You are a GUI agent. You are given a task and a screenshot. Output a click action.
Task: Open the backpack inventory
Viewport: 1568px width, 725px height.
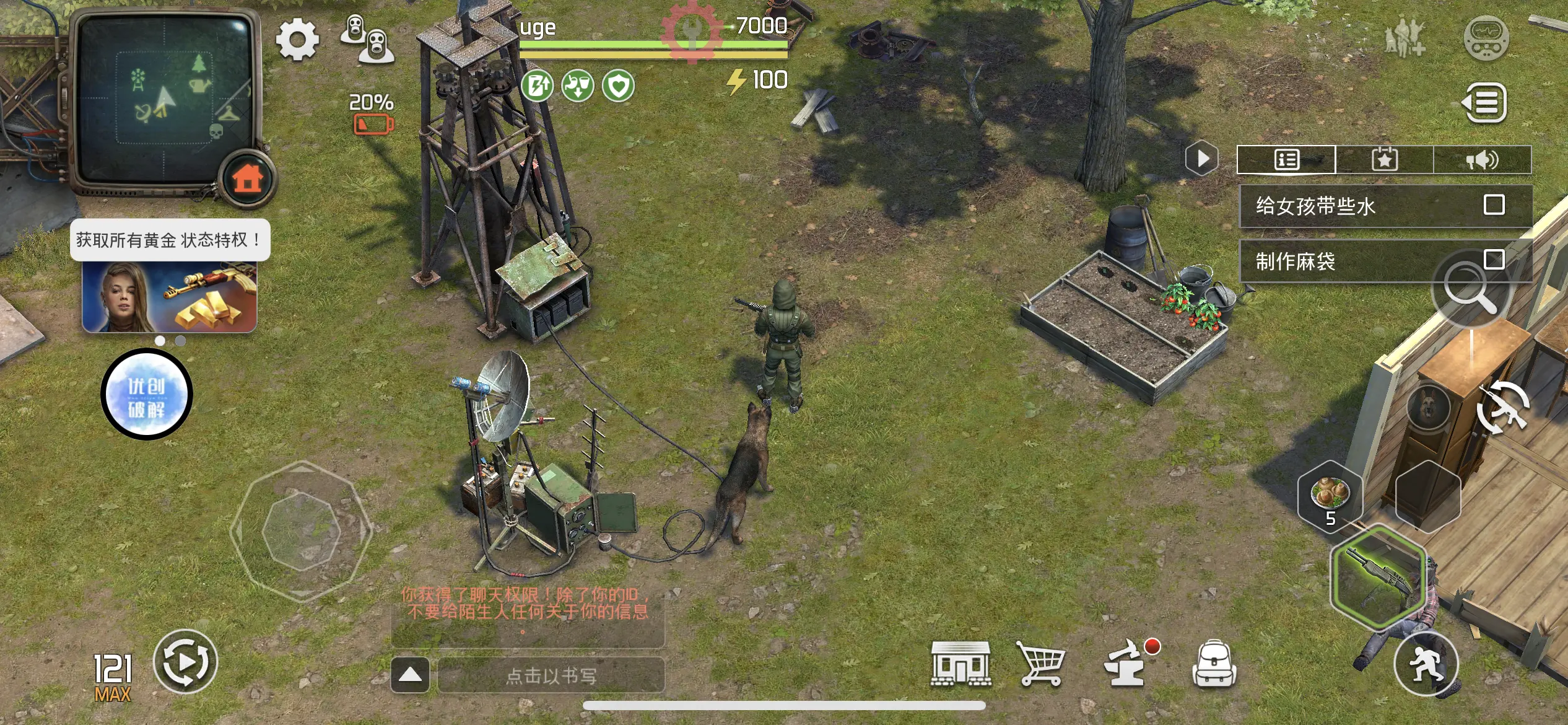1214,664
